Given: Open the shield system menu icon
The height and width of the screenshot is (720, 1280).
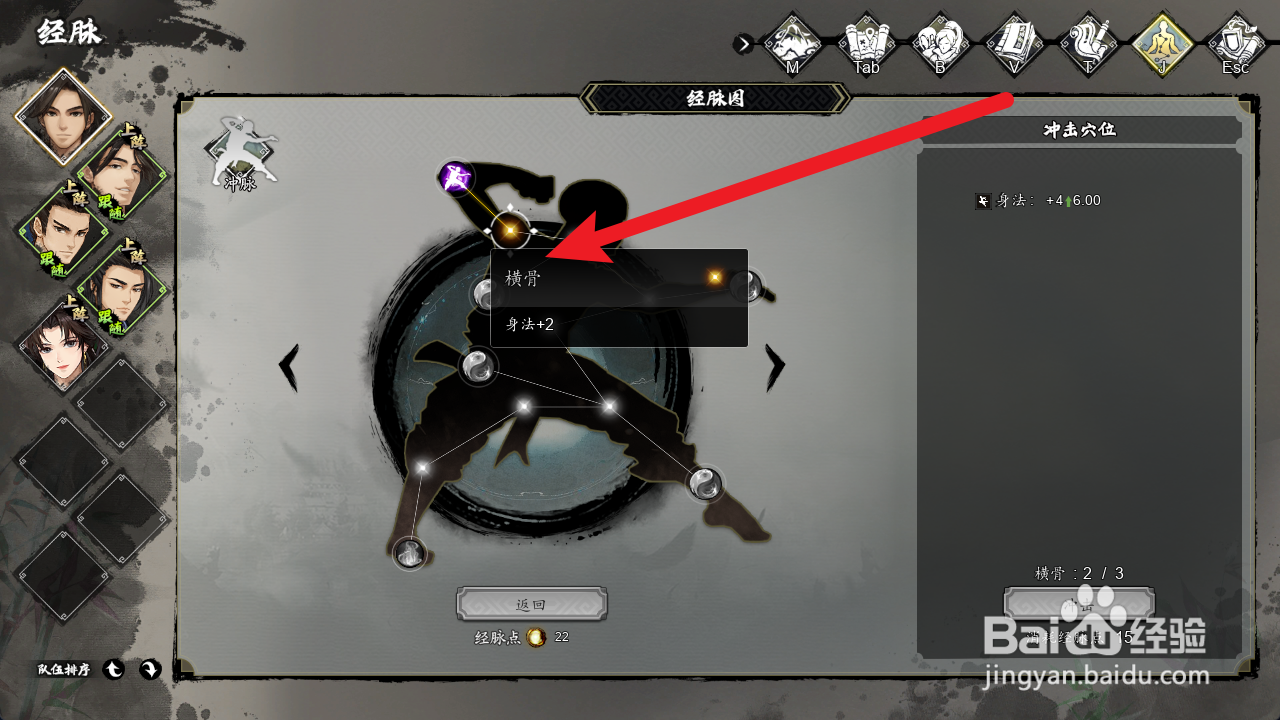Looking at the screenshot, I should 1236,43.
